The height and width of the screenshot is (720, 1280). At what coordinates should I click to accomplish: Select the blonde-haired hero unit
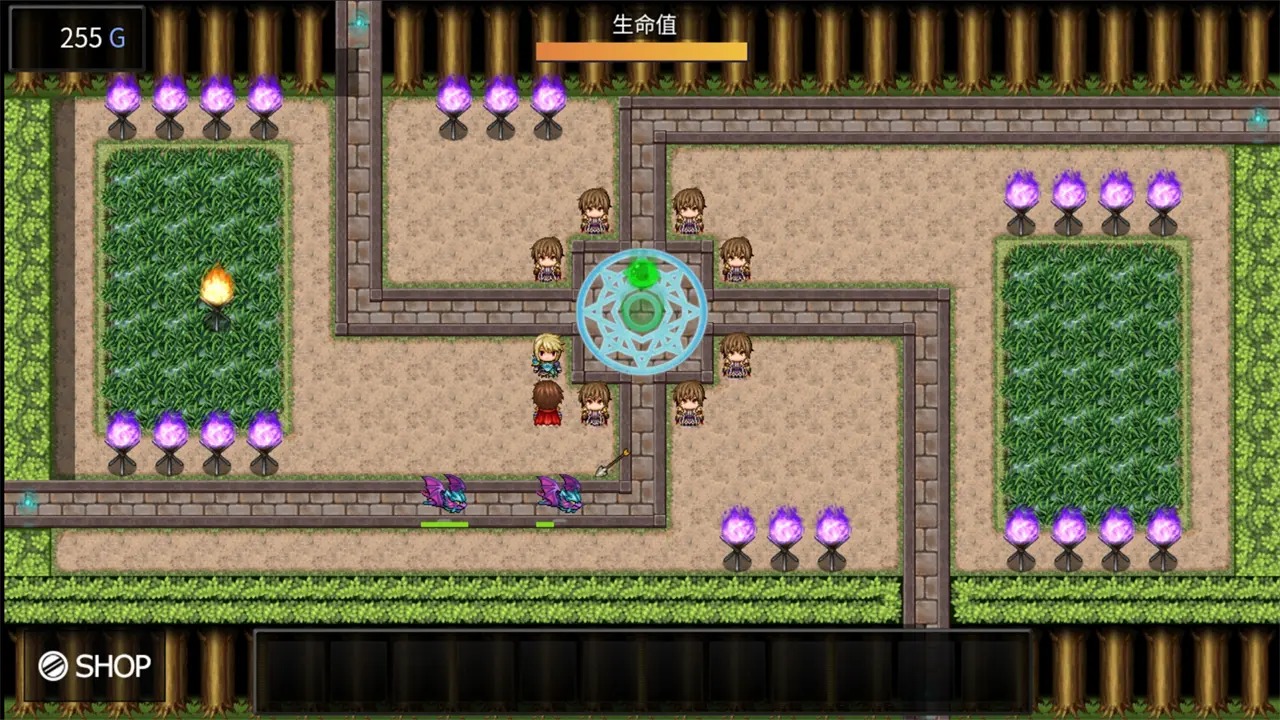pyautogui.click(x=549, y=355)
